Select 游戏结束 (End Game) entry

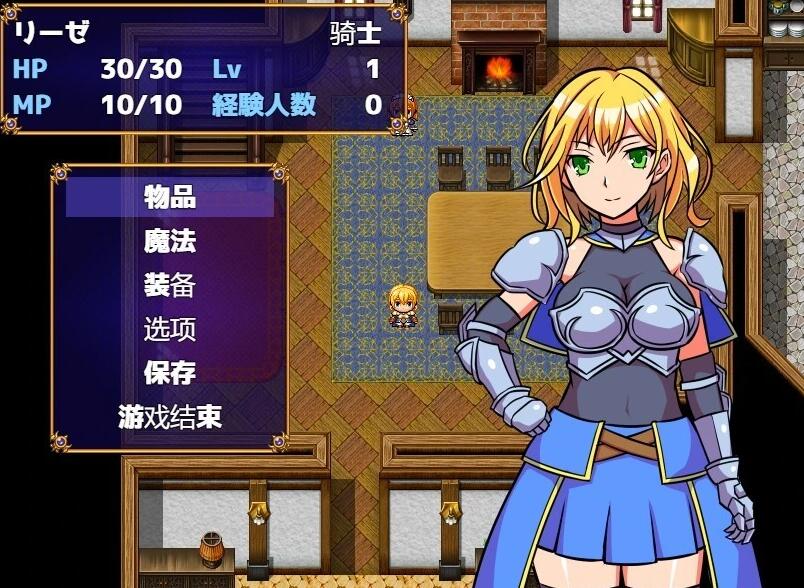(x=169, y=417)
